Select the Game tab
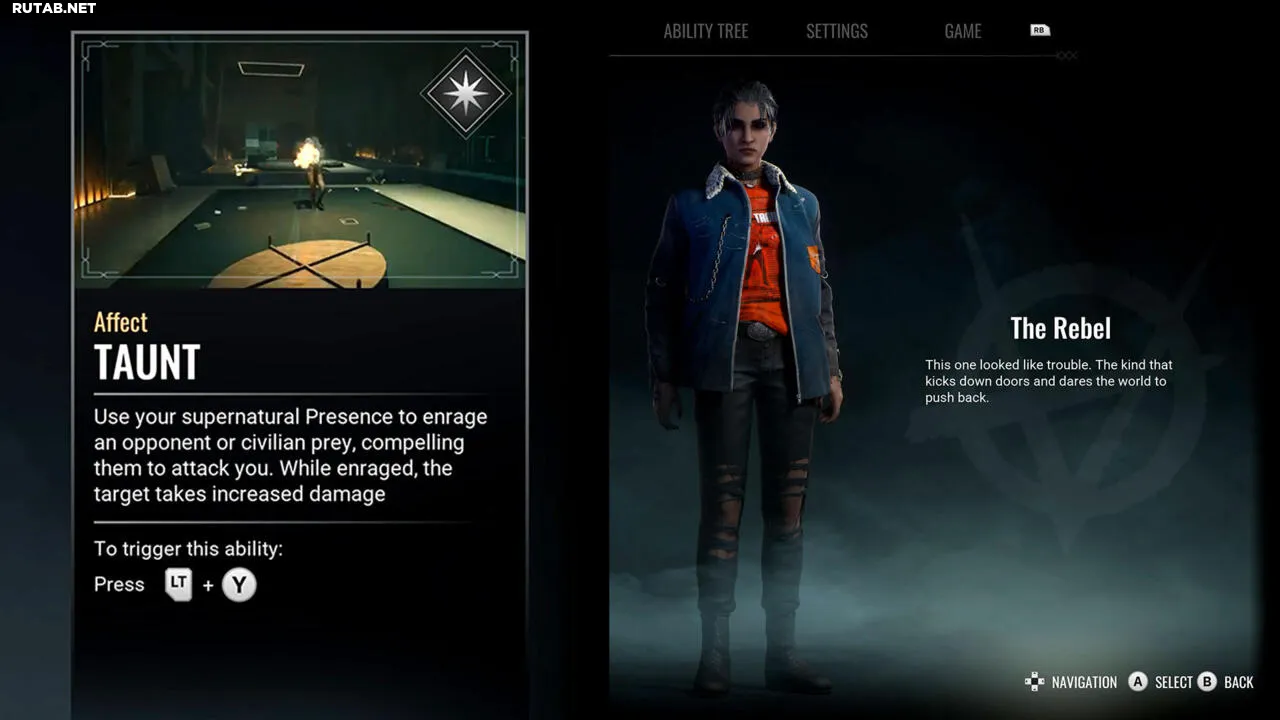This screenshot has height=720, width=1280. (962, 31)
